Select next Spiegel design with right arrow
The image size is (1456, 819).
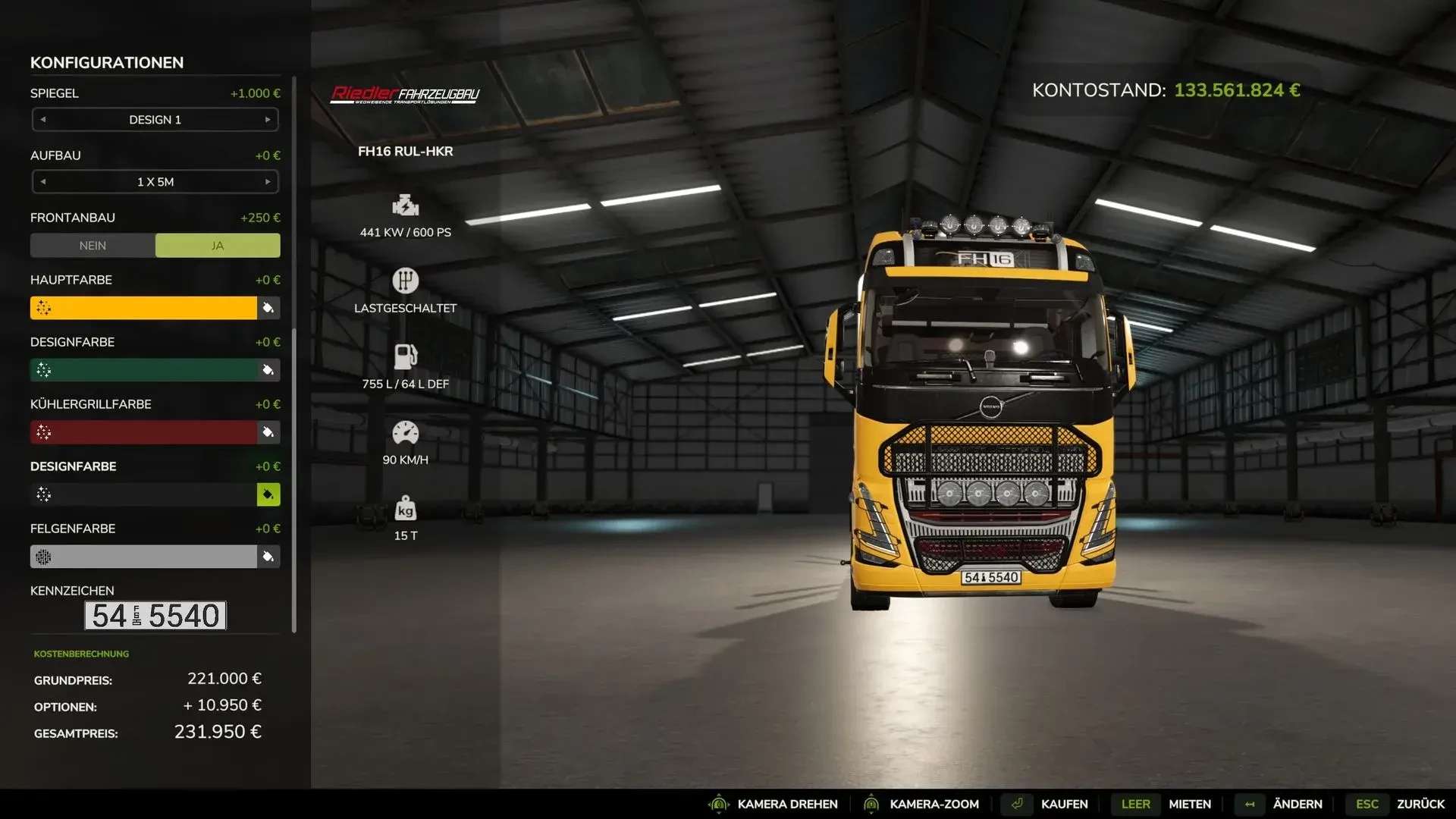268,120
